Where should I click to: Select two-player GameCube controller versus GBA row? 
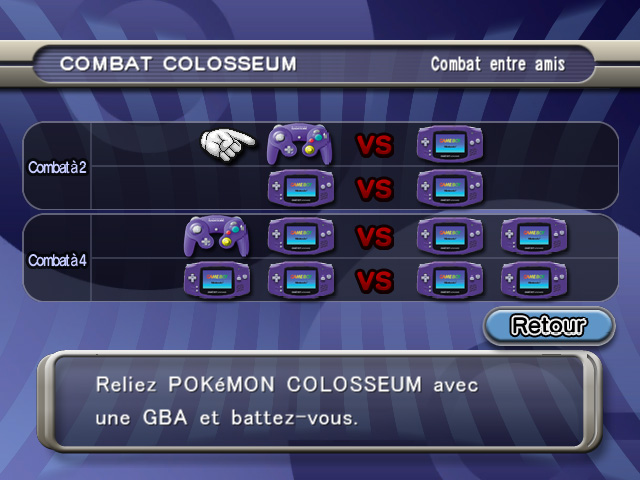click(374, 145)
